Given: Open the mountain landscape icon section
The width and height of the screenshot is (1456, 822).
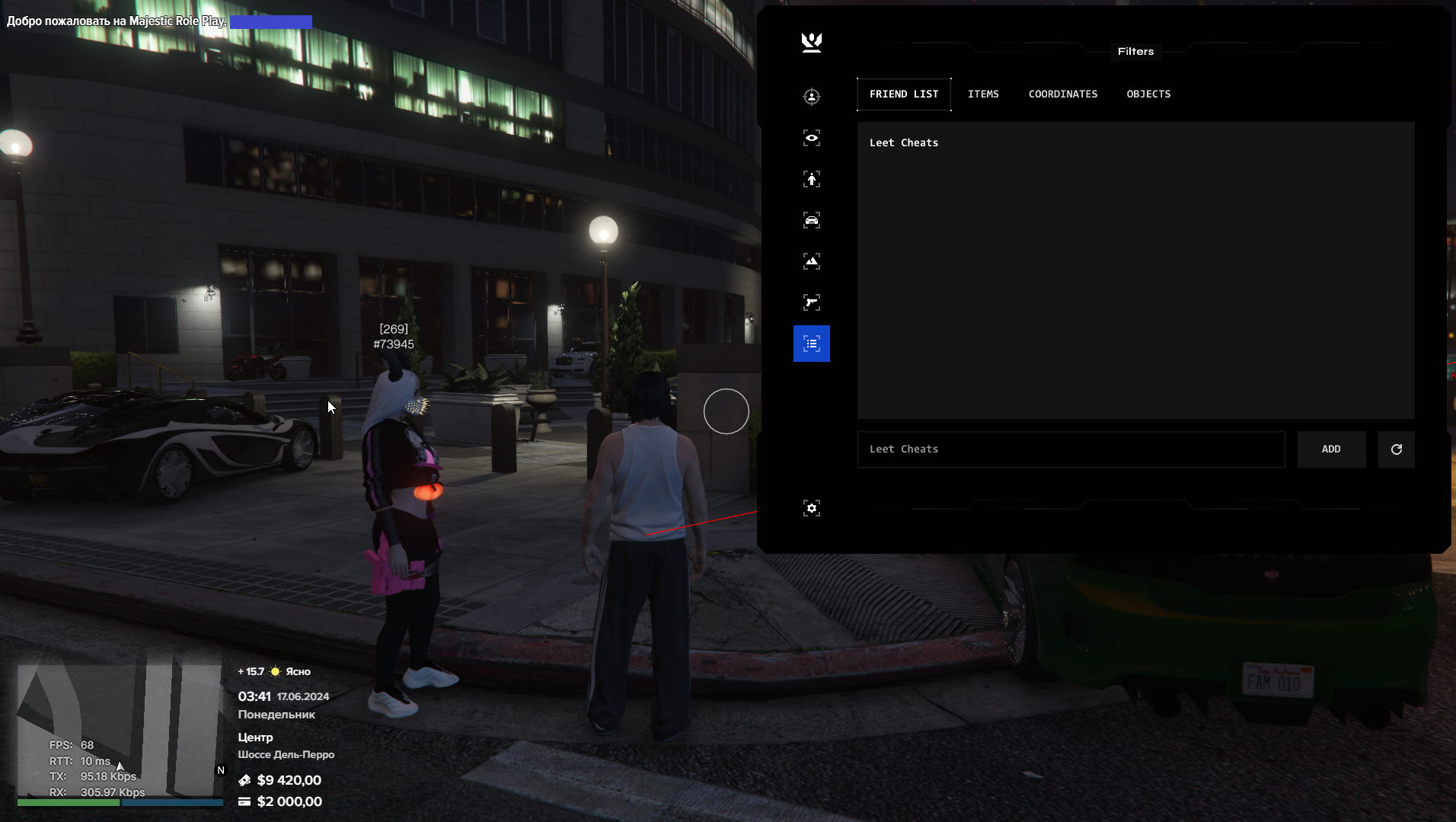Looking at the screenshot, I should 812,261.
